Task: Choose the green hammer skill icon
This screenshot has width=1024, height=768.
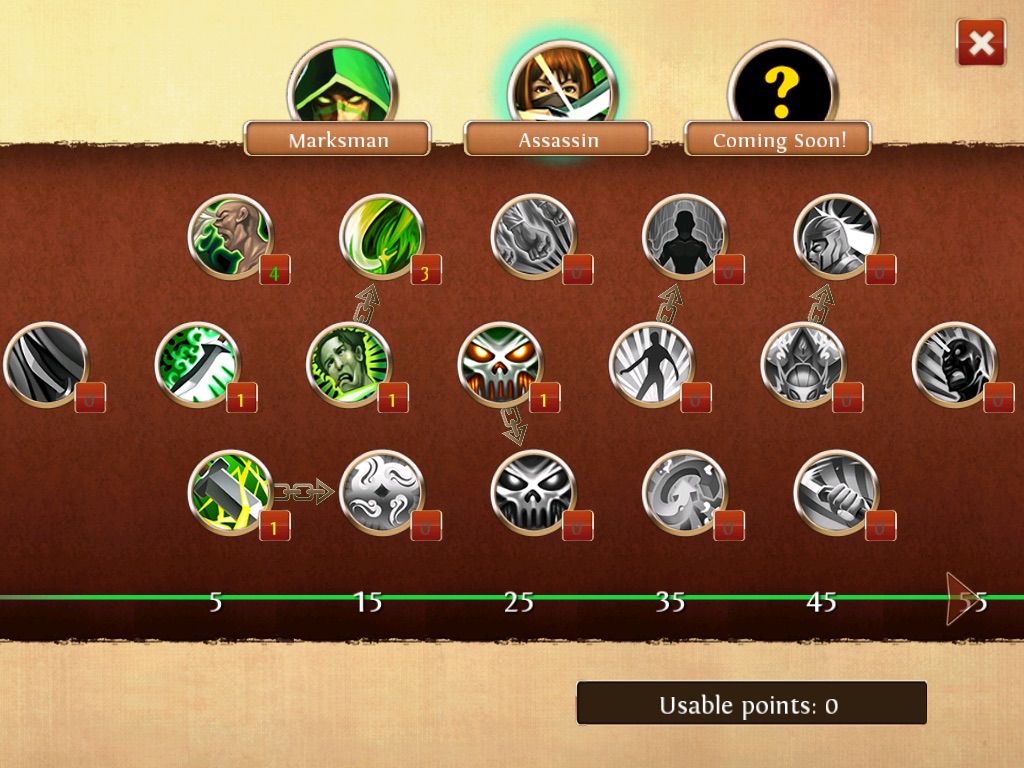Action: point(231,492)
